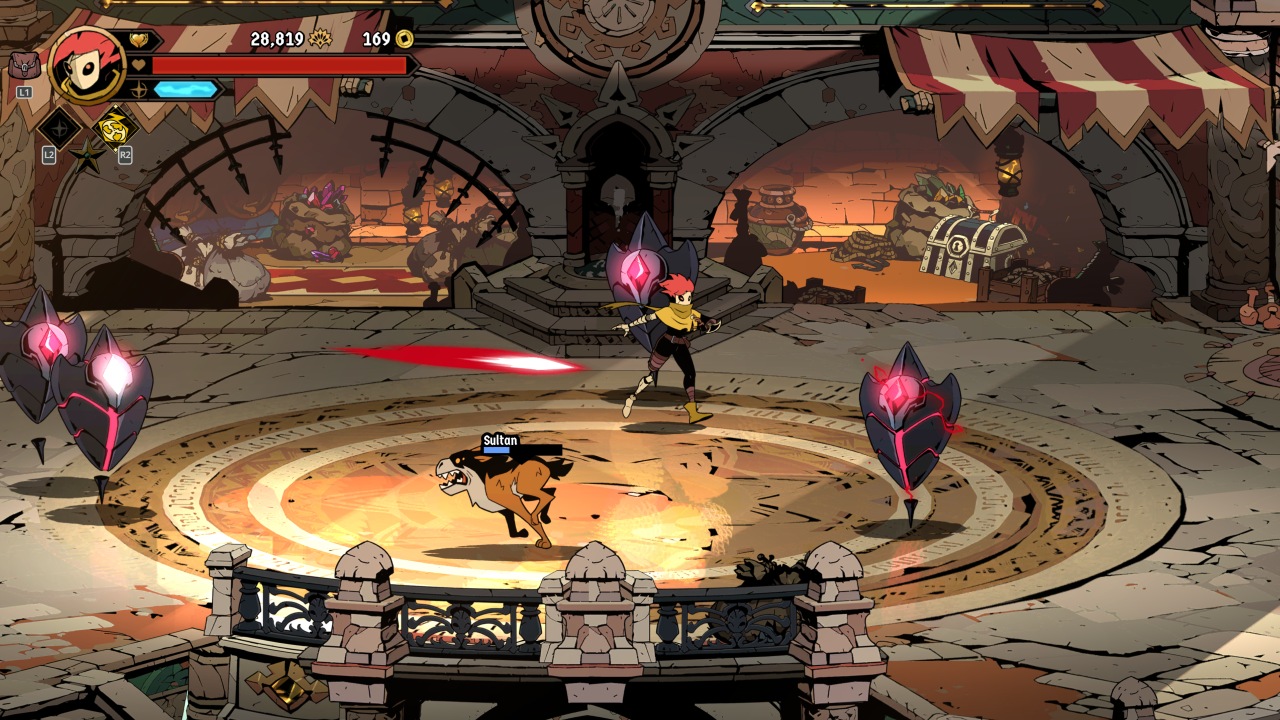Click the gold coin currency icon
Screen dimensions: 1280x720
point(404,39)
